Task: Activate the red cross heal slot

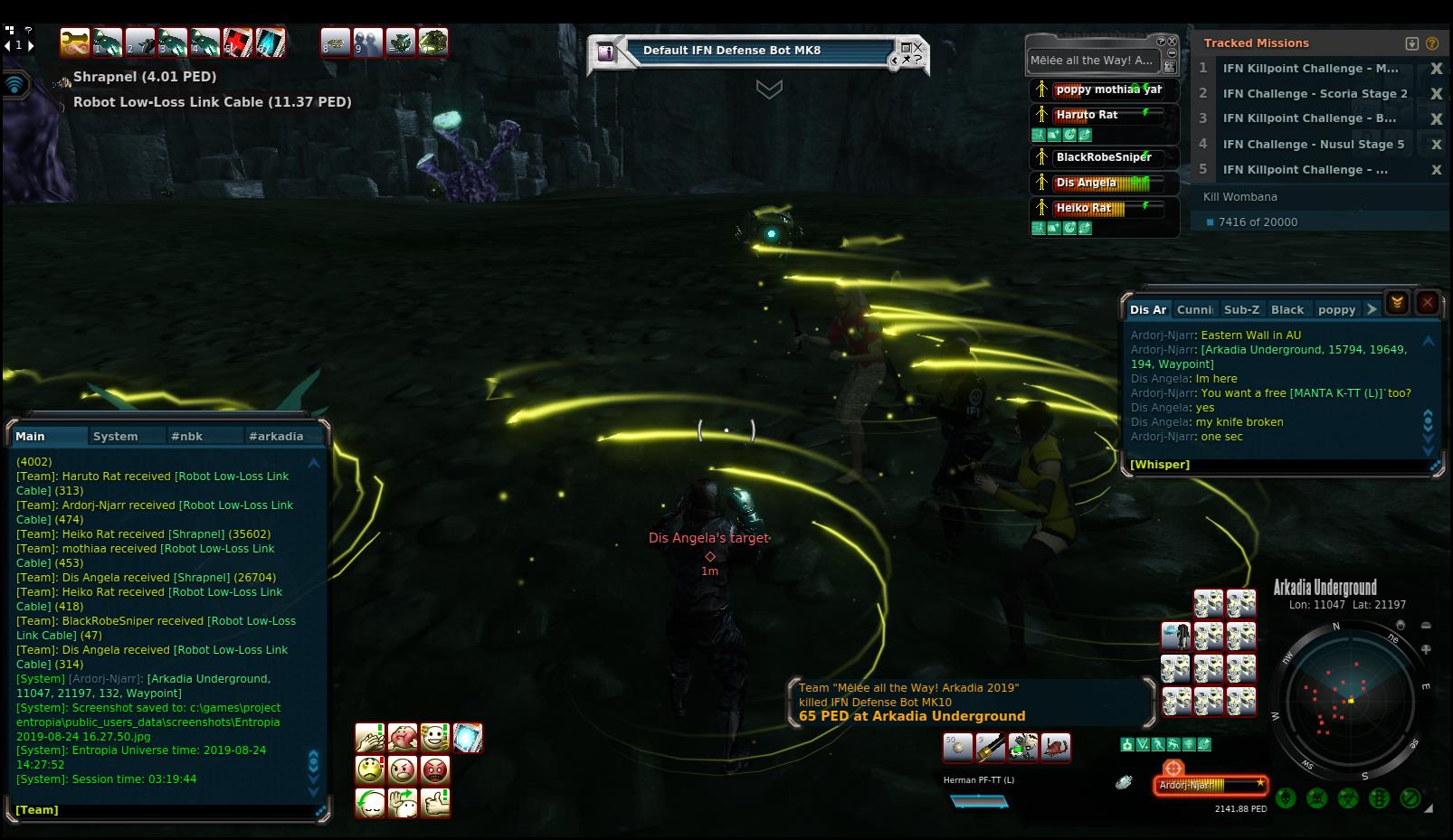Action: click(x=239, y=42)
